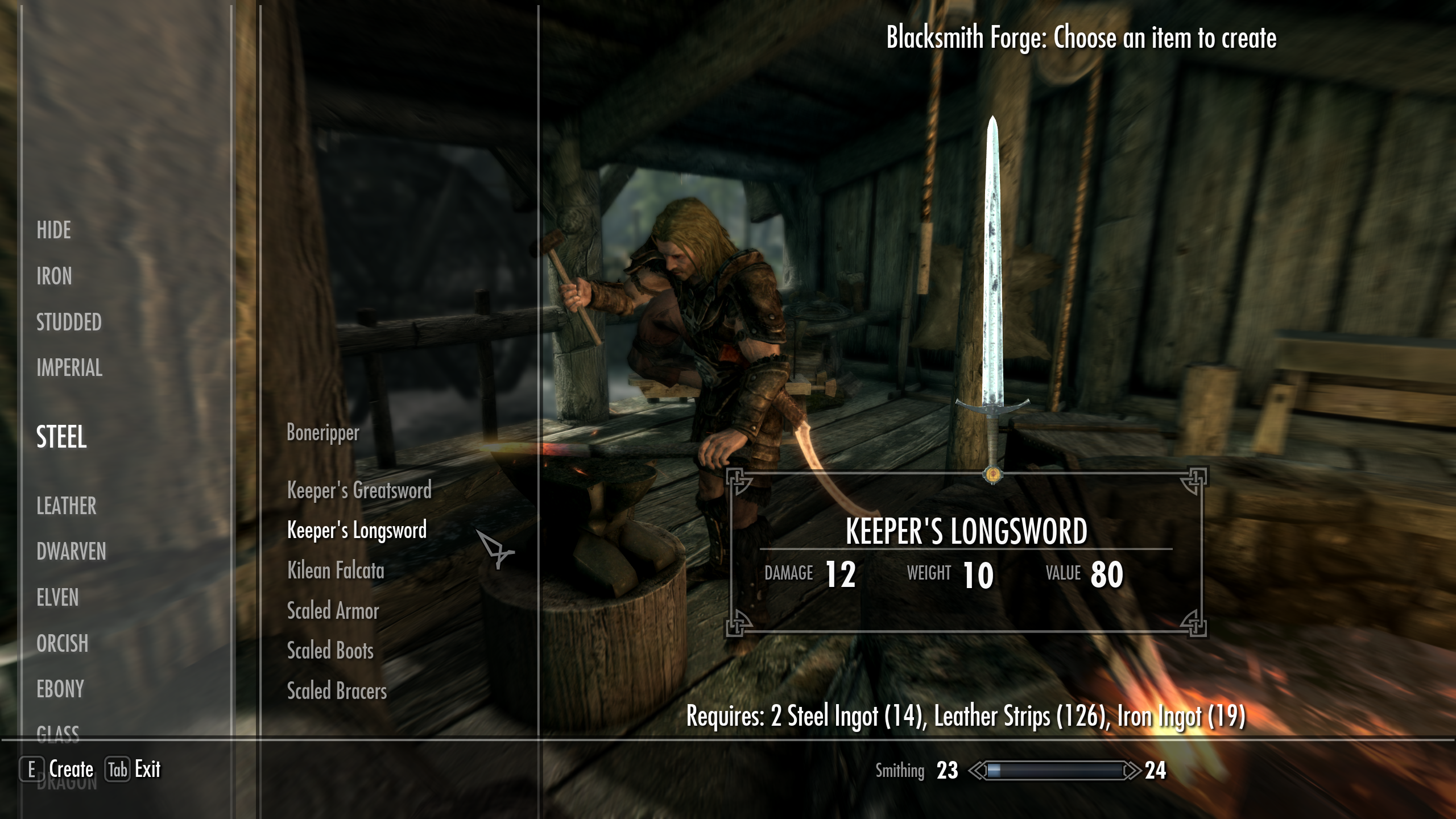Select the ELVEN category
1456x819 pixels.
pyautogui.click(x=59, y=598)
